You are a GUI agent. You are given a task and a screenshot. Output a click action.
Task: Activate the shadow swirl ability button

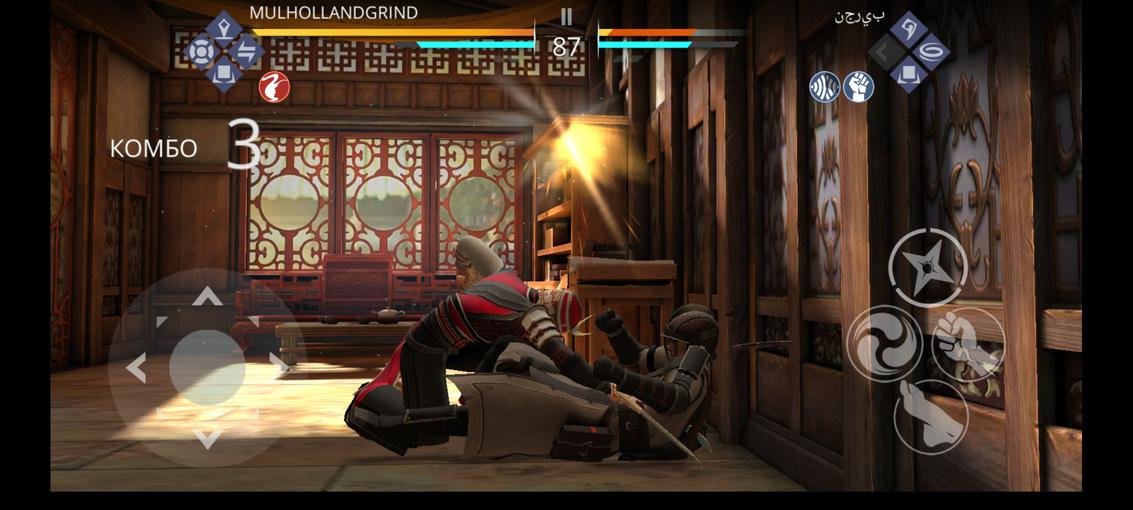point(884,344)
